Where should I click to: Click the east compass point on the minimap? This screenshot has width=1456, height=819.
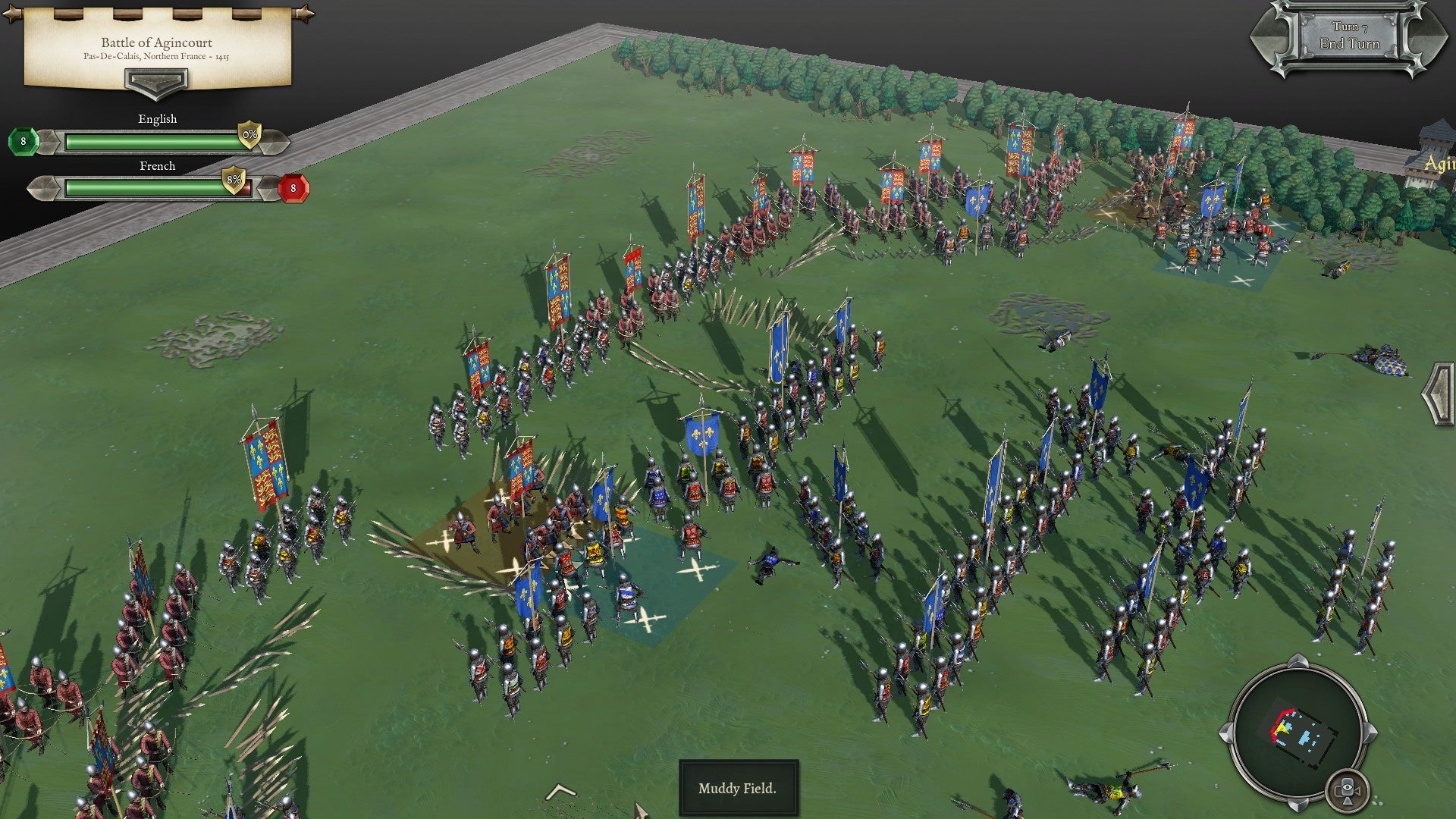coord(1370,732)
